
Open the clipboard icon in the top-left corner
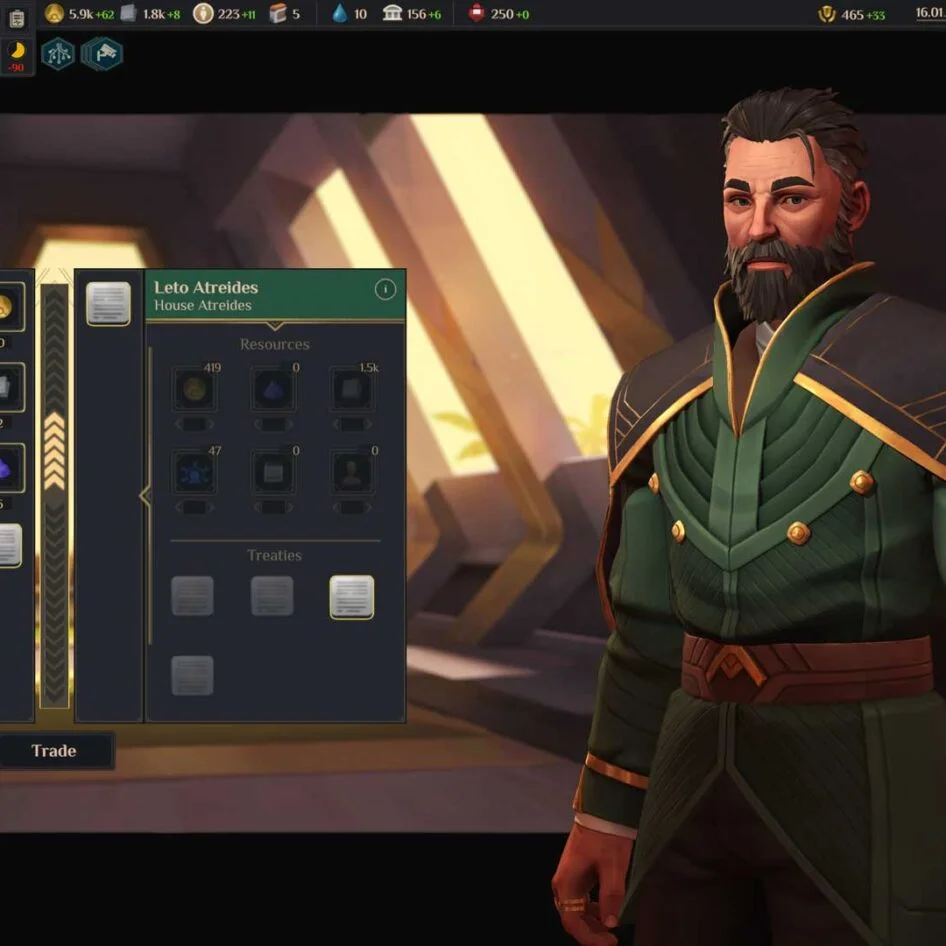(x=16, y=17)
